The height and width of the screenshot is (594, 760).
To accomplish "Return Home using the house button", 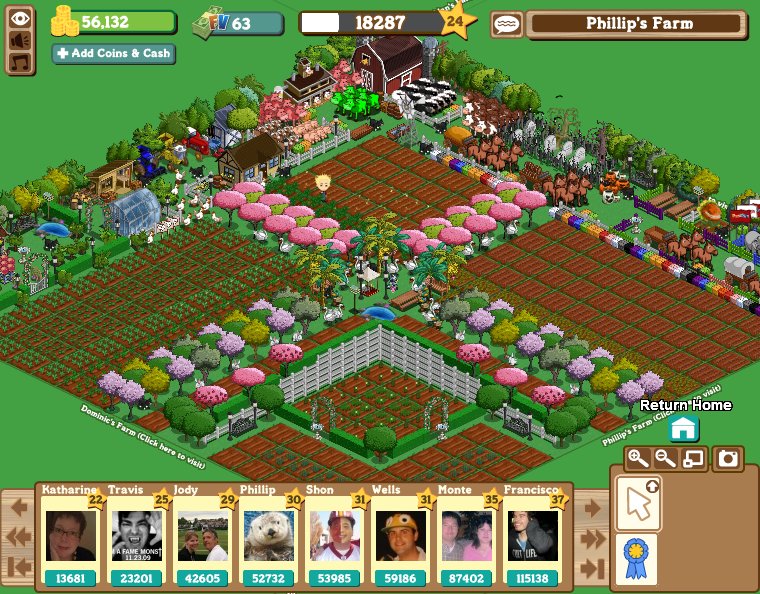I will coord(684,429).
